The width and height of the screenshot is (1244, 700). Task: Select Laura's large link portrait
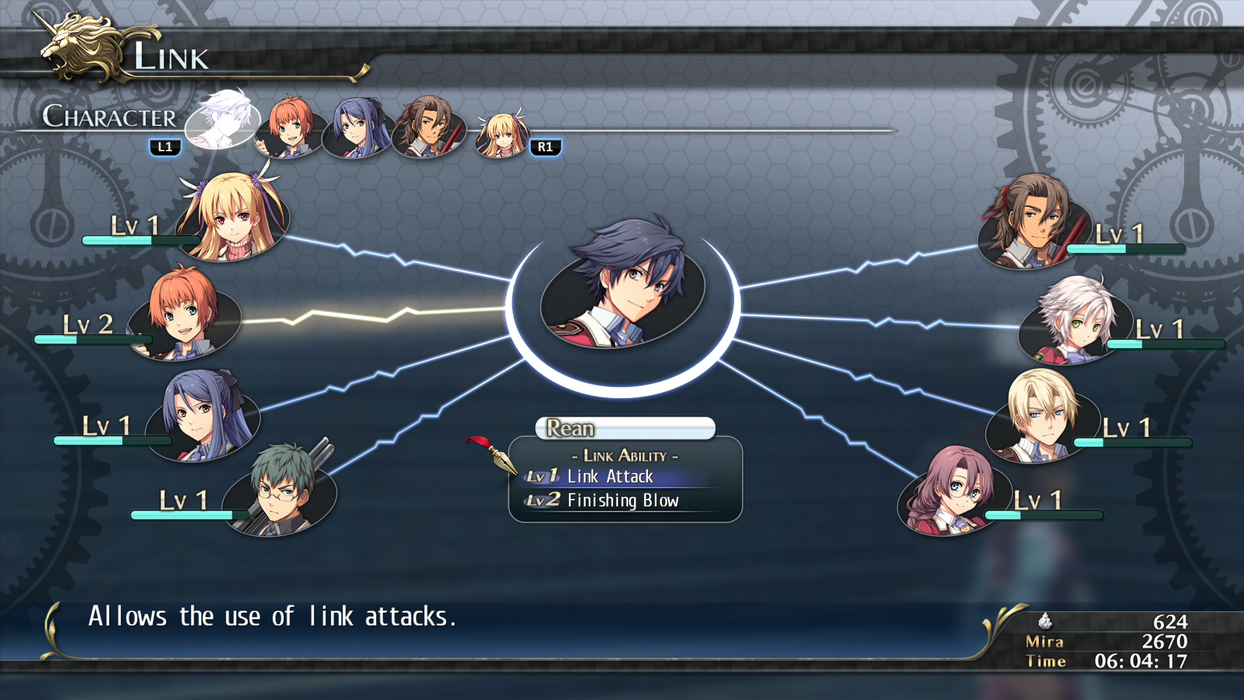tap(204, 416)
